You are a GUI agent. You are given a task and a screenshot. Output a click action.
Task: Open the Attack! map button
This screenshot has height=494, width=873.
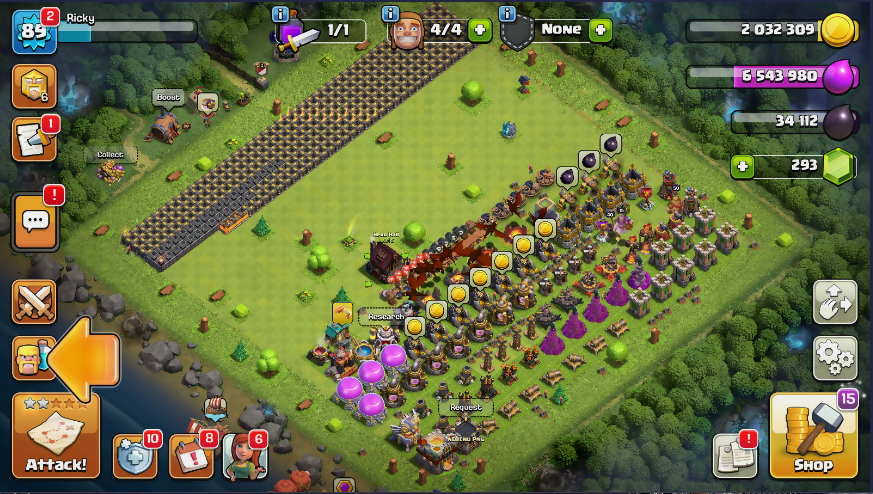point(56,438)
